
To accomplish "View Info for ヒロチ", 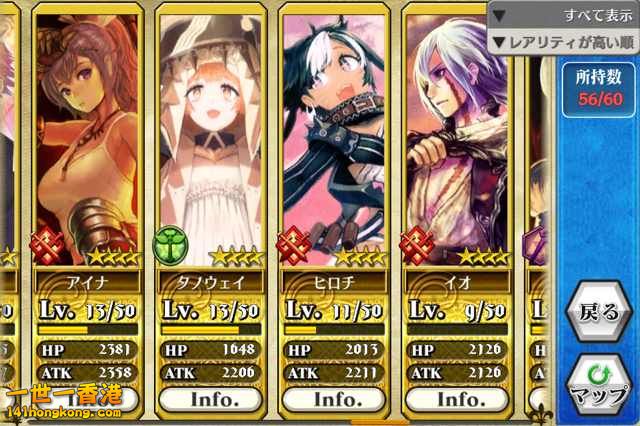I will tap(335, 398).
